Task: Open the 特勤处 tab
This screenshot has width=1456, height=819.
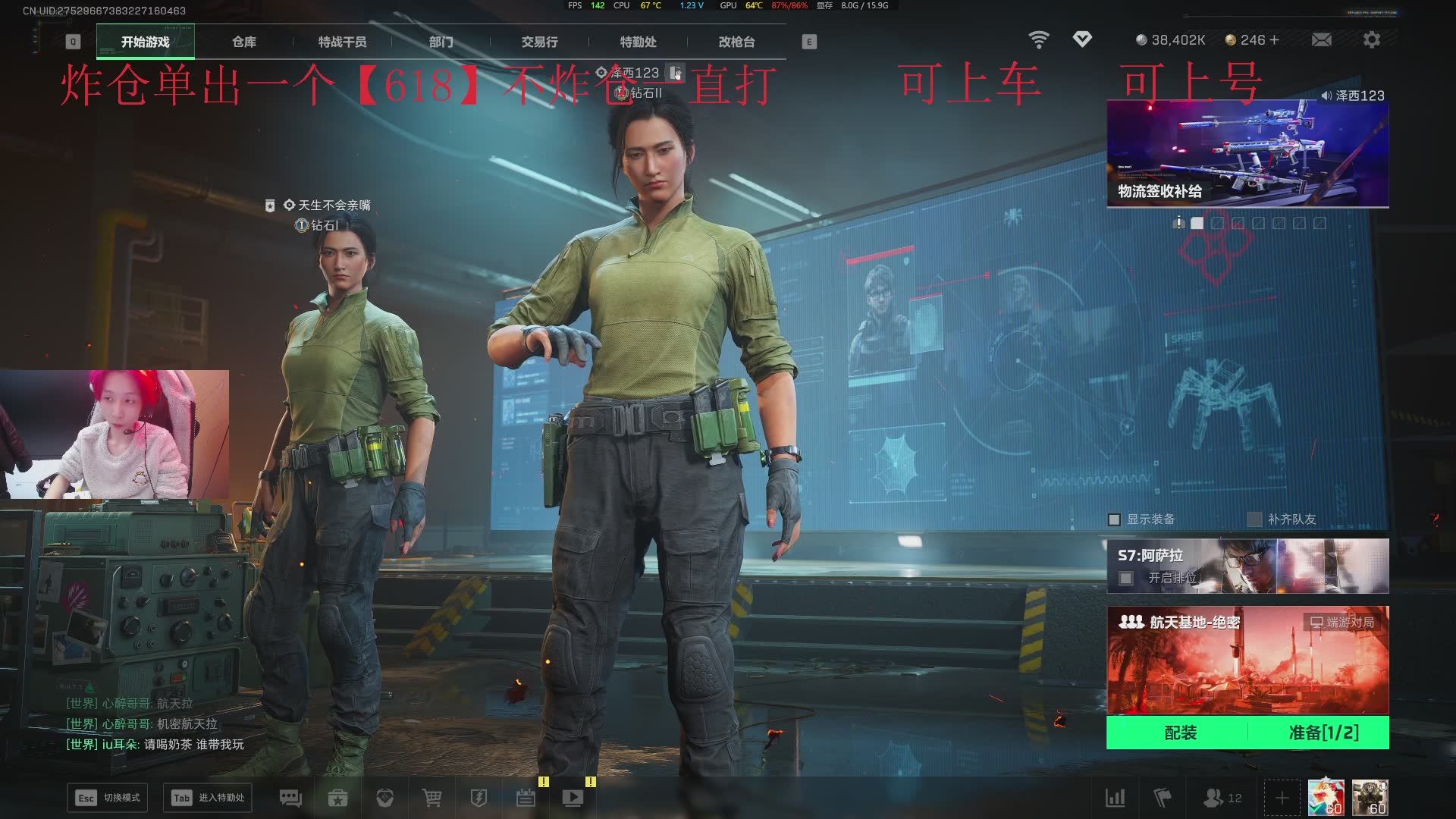Action: 638,42
